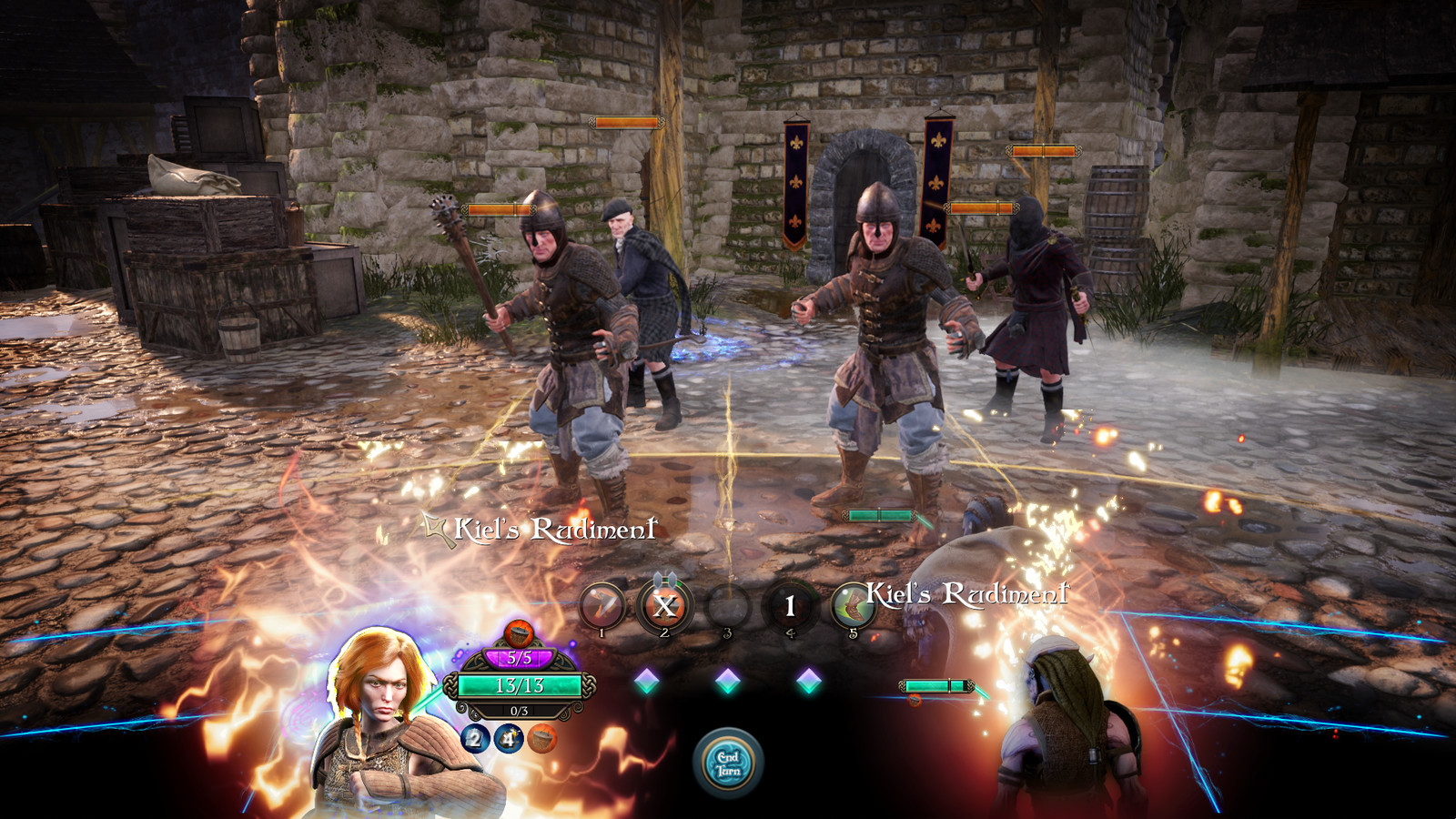Select the blue shield icon showing 2
The width and height of the screenshot is (1456, 819).
[x=477, y=740]
